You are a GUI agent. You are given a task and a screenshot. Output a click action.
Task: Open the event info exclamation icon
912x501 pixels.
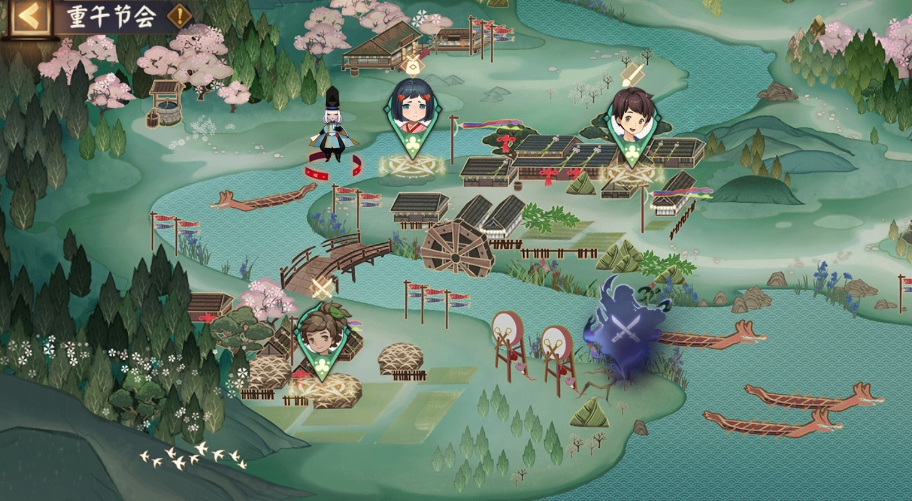179,16
